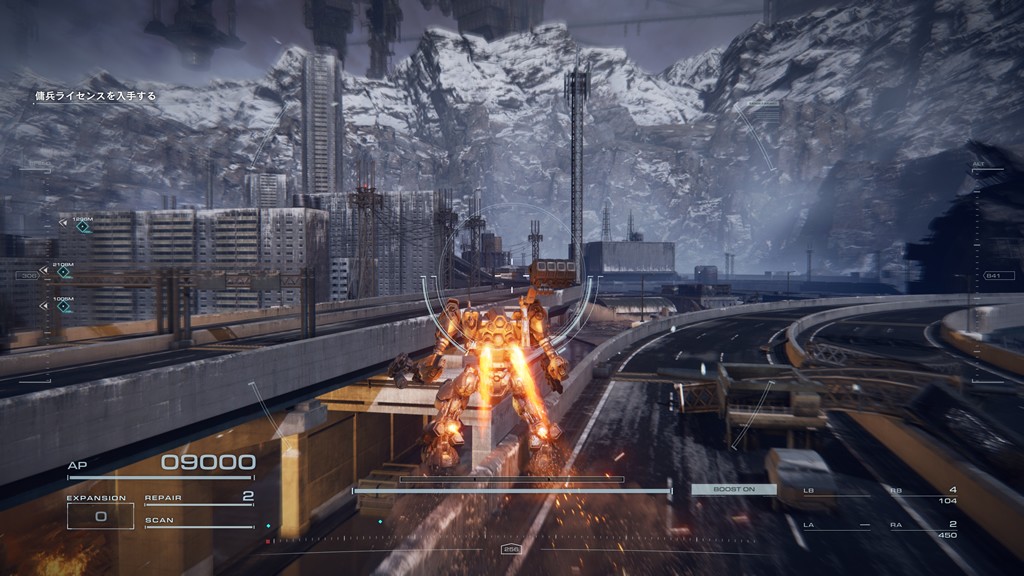Select the 100M waypoint diamond marker
The height and width of the screenshot is (576, 1024).
(64, 306)
